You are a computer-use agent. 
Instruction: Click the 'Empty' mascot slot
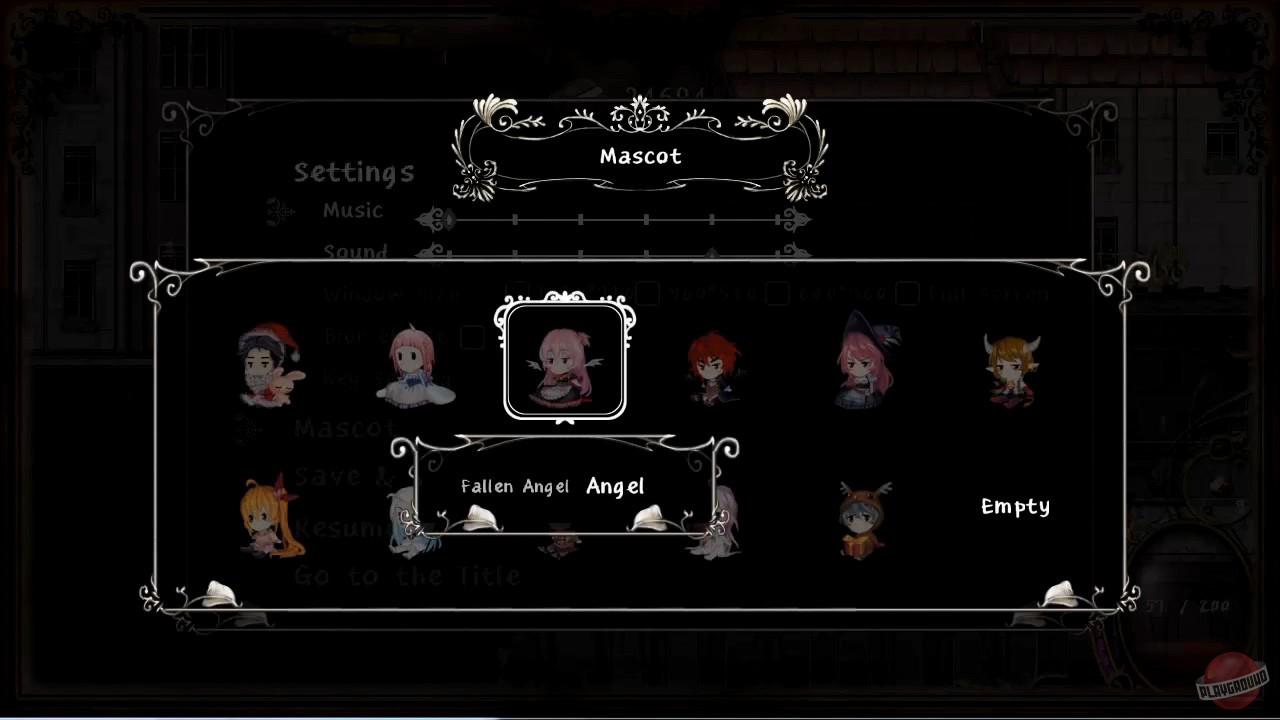pos(1014,507)
